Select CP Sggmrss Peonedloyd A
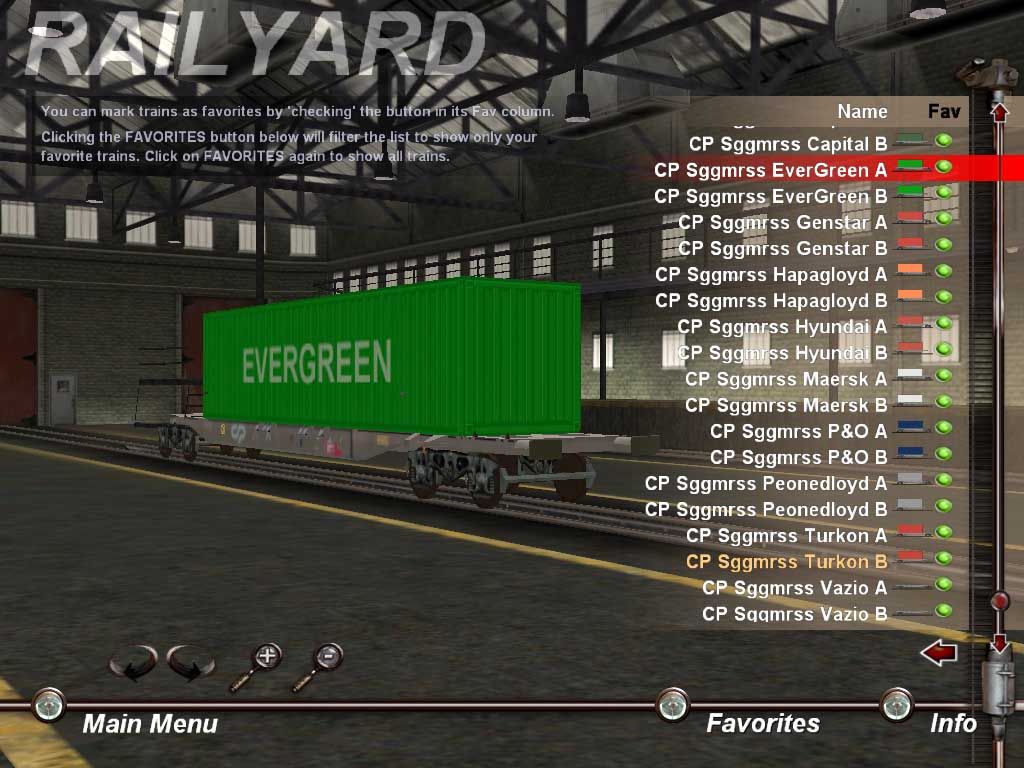 (765, 483)
